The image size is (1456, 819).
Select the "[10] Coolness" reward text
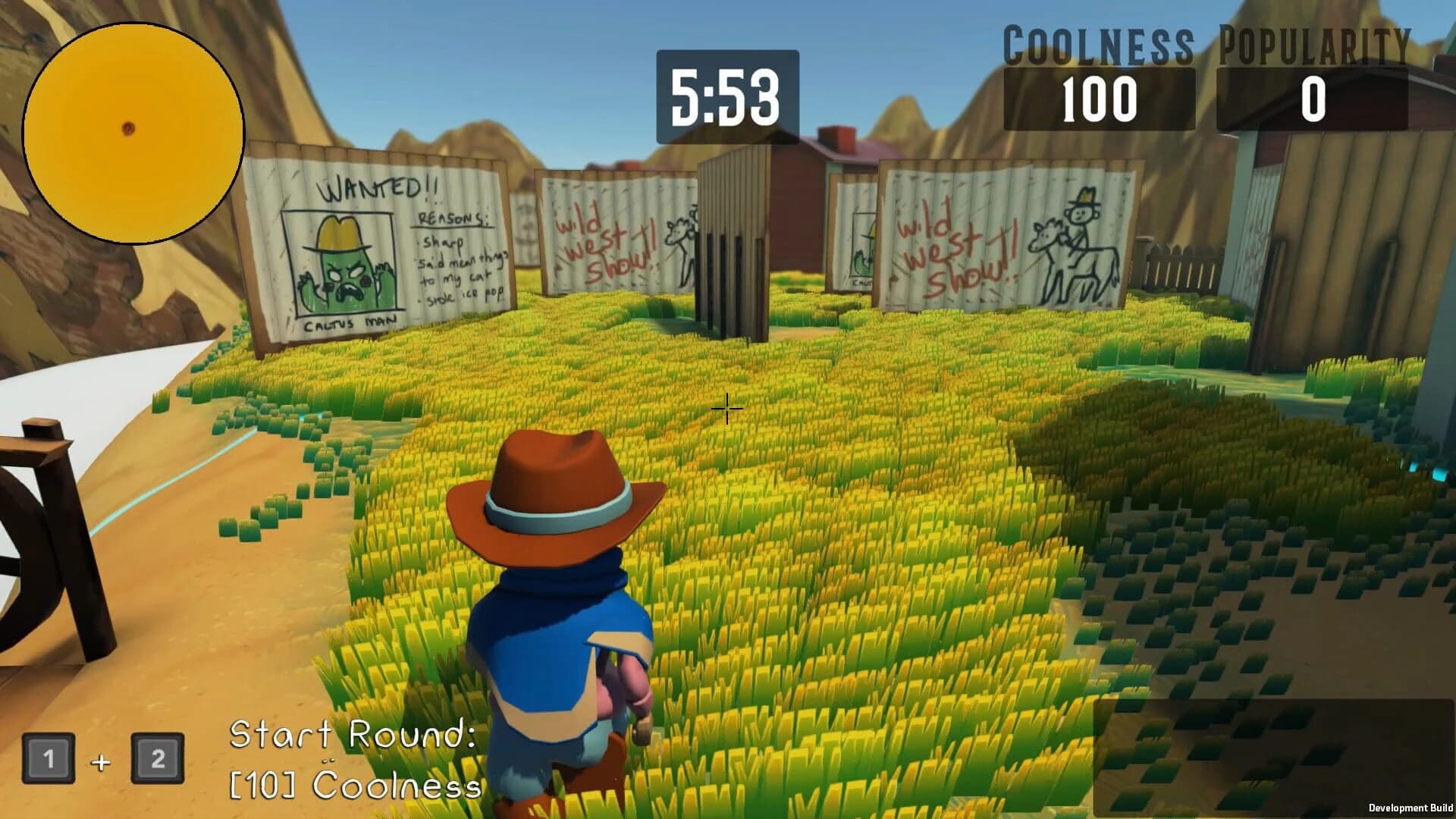pyautogui.click(x=356, y=785)
